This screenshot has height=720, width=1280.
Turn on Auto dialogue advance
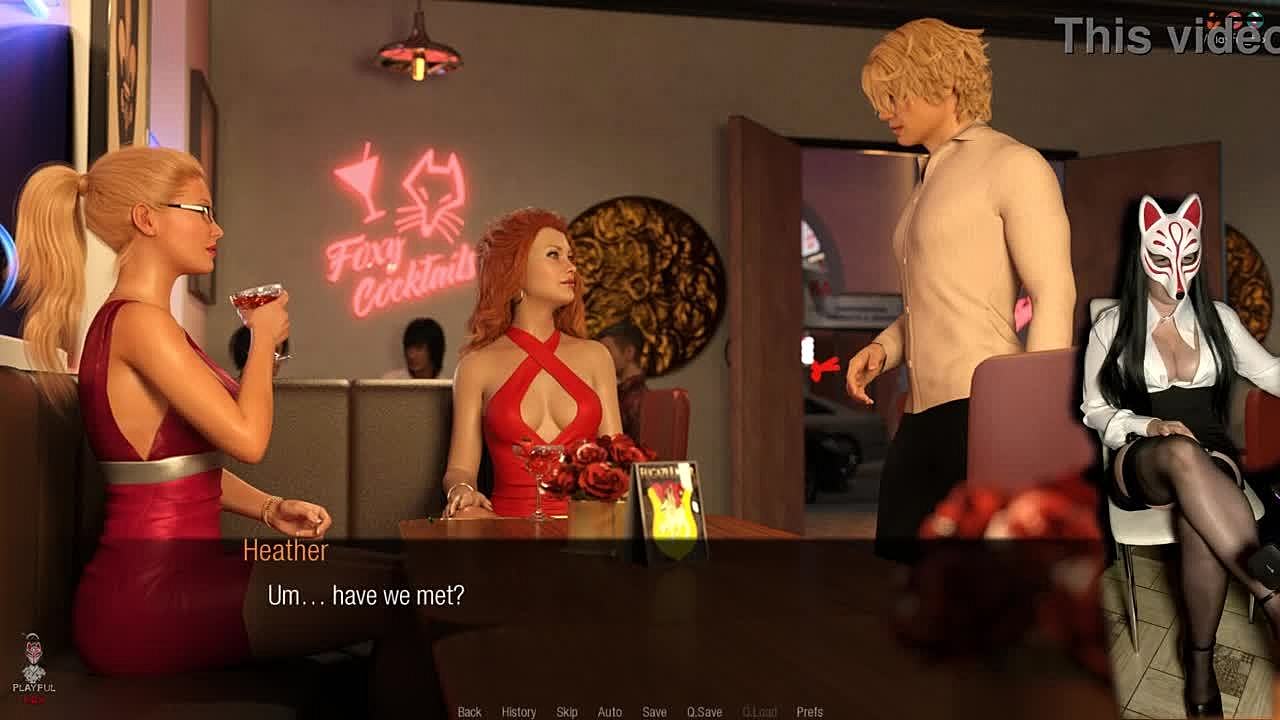(609, 712)
